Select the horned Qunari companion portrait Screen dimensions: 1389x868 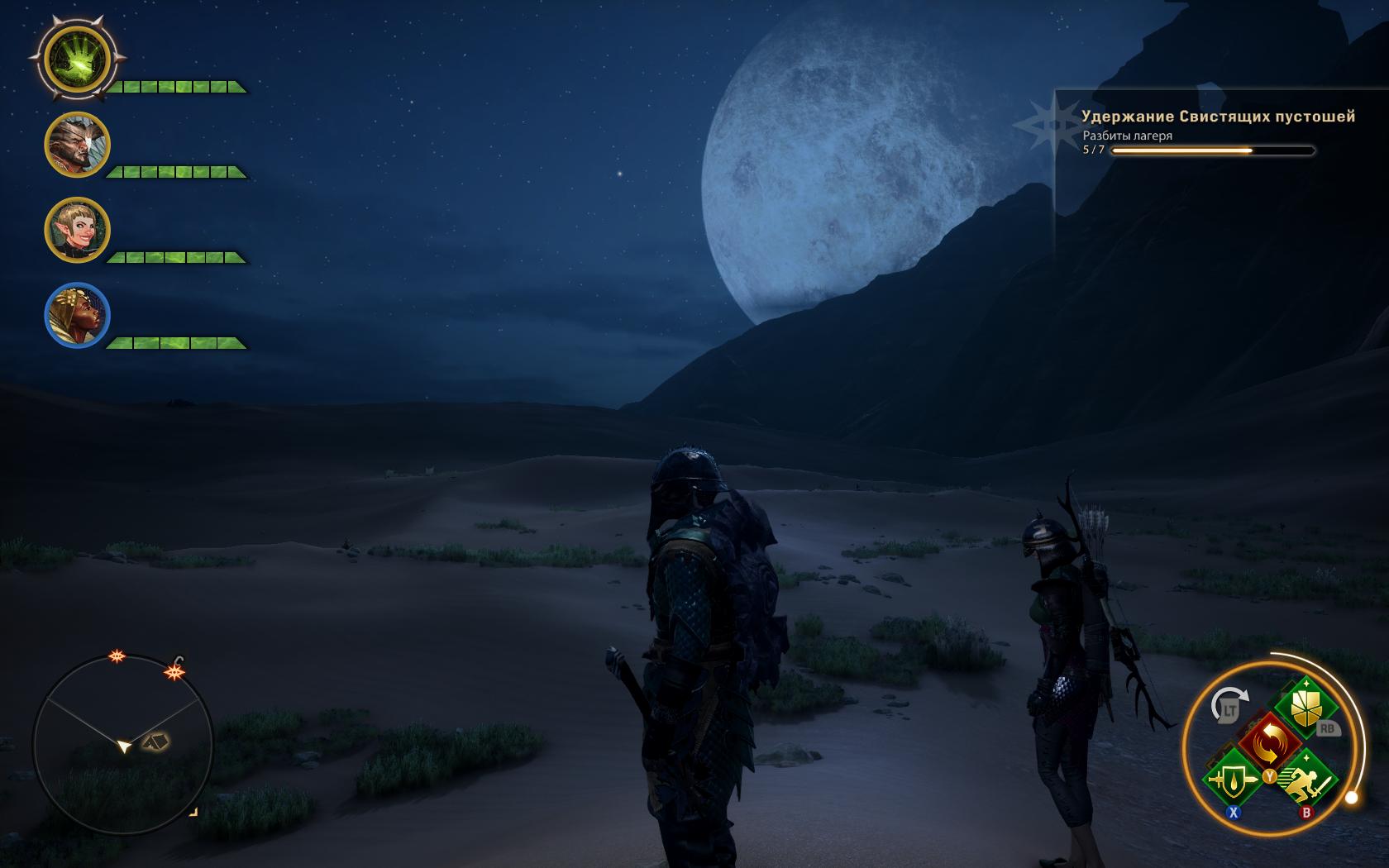pos(77,145)
